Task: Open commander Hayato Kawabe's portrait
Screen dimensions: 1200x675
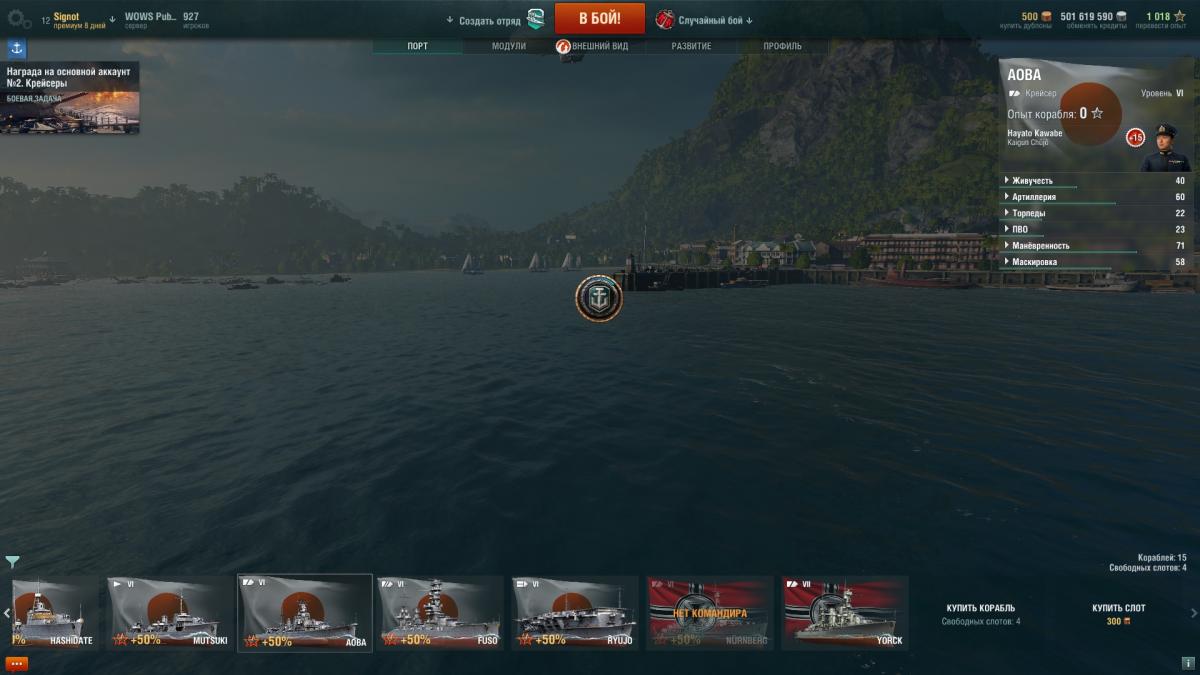Action: tap(1165, 147)
